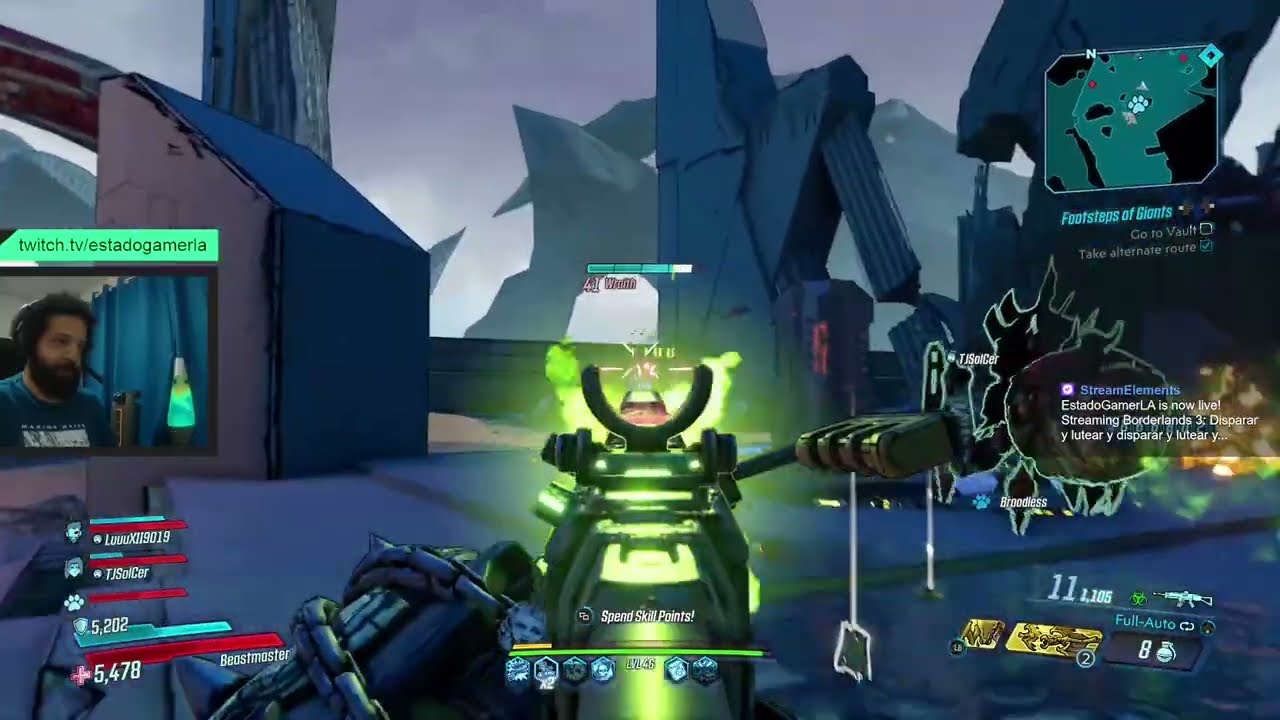Open the Spend Skill Points notification

pos(646,616)
